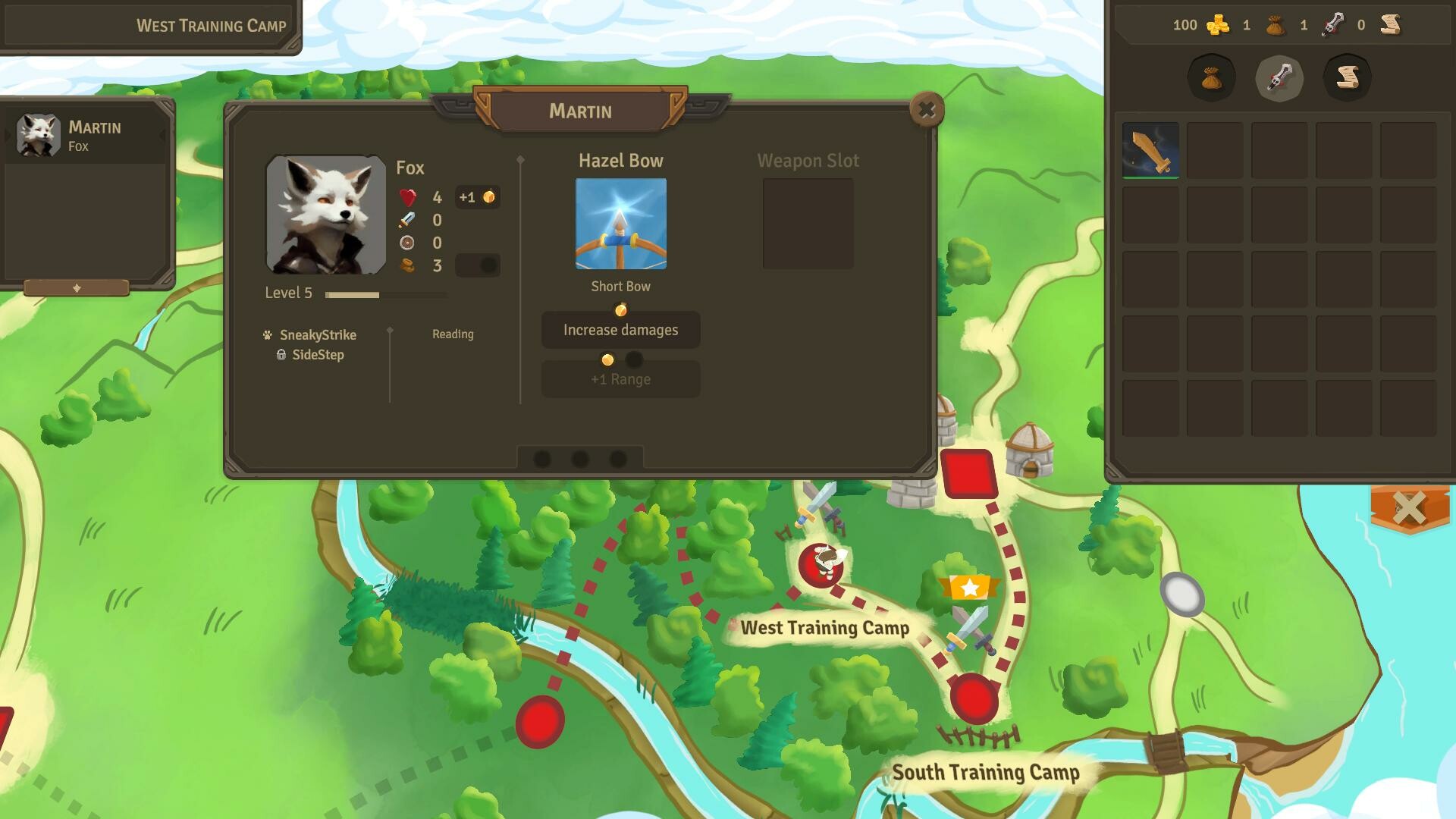Screen dimensions: 1456x819
Task: Click the +1 Range upgrade button
Action: (x=620, y=378)
